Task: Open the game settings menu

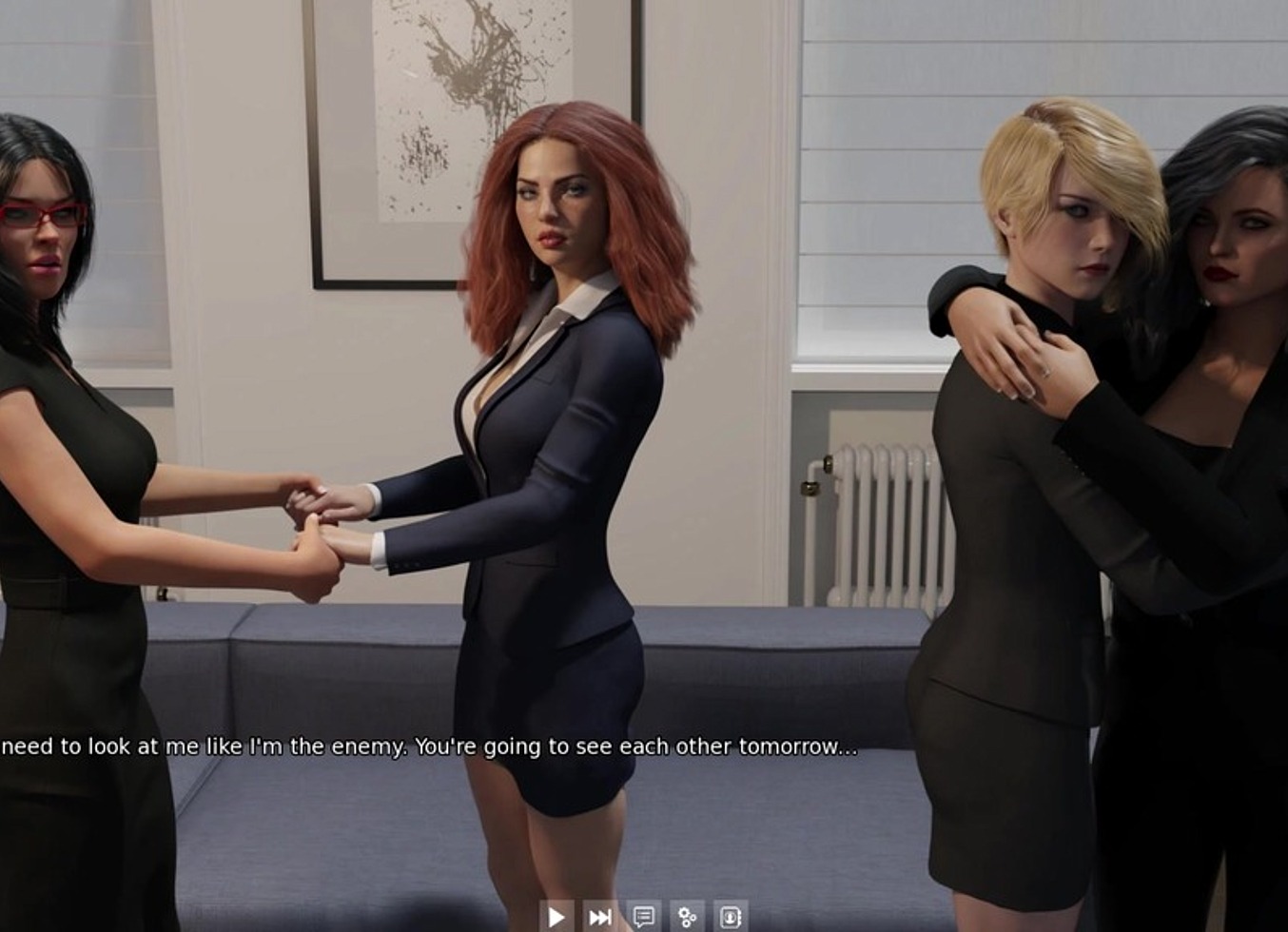Action: click(x=687, y=918)
